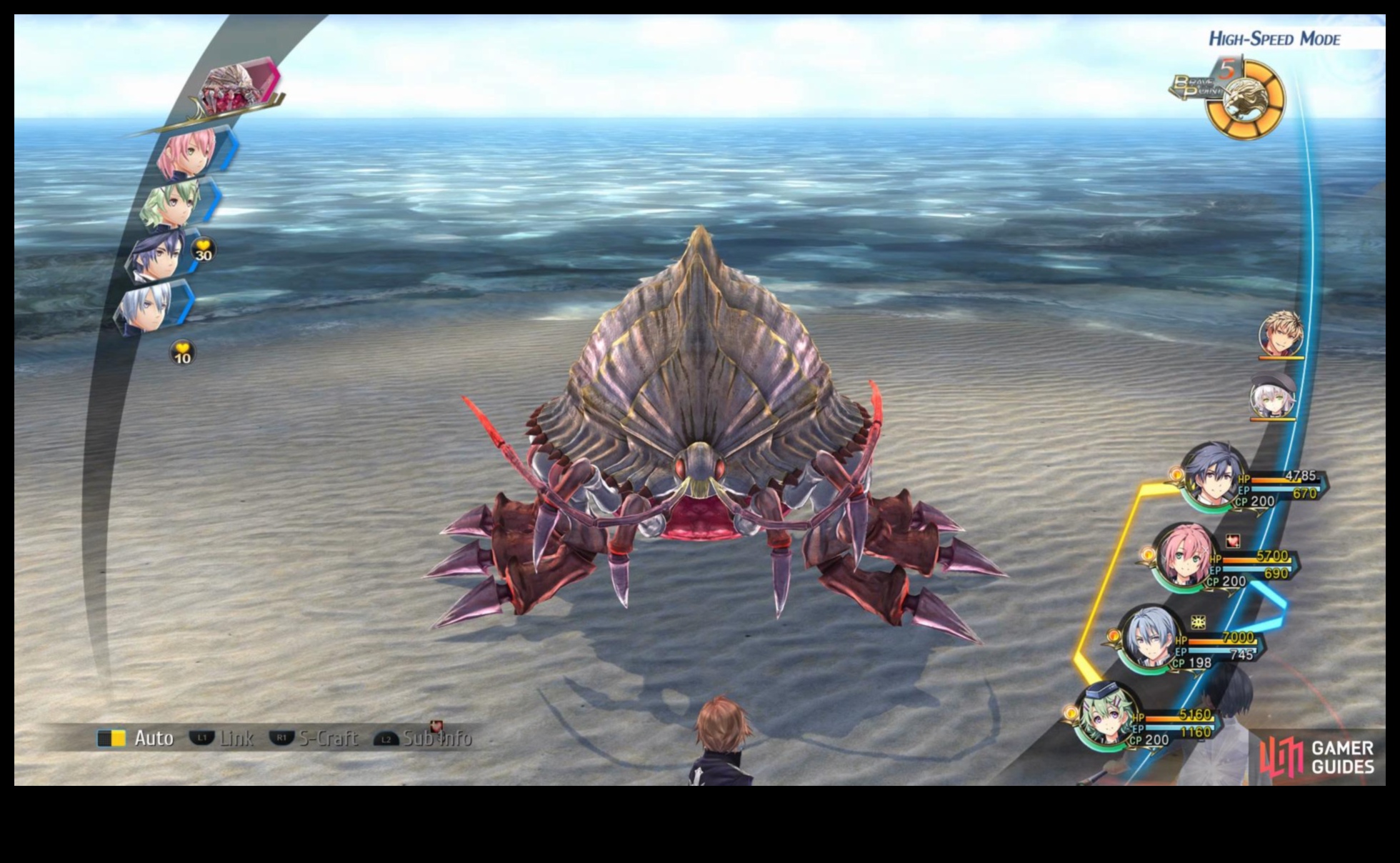Activate the Link command
Viewport: 1400px width, 863px height.
(x=221, y=738)
